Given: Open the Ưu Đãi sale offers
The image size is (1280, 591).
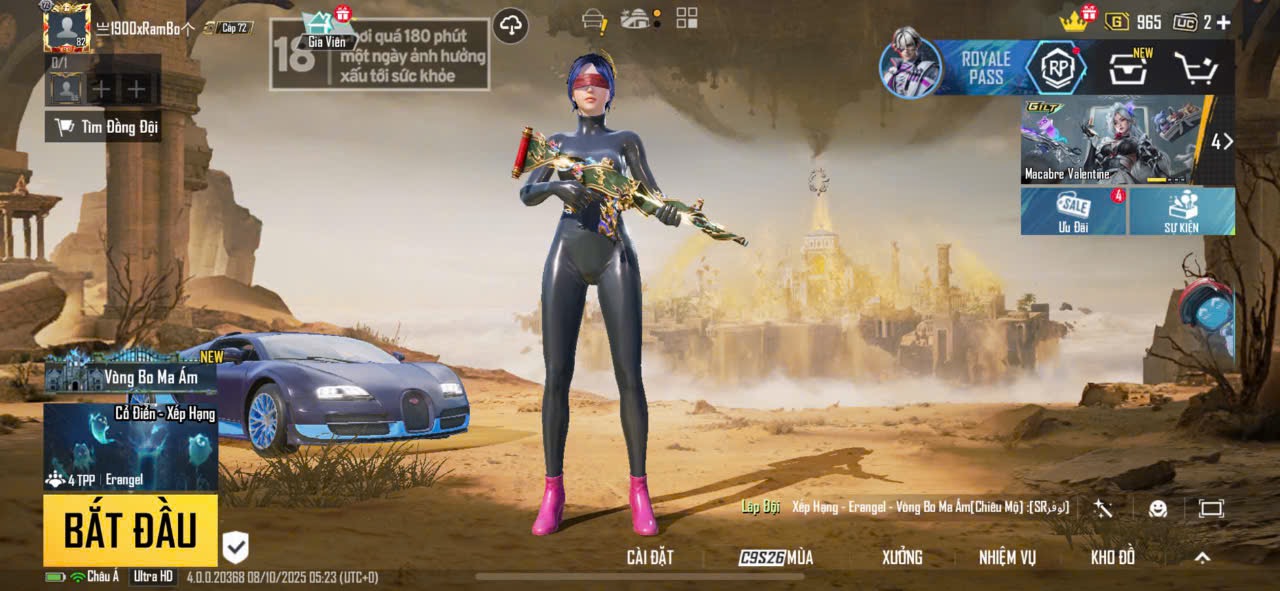Looking at the screenshot, I should pyautogui.click(x=1073, y=211).
